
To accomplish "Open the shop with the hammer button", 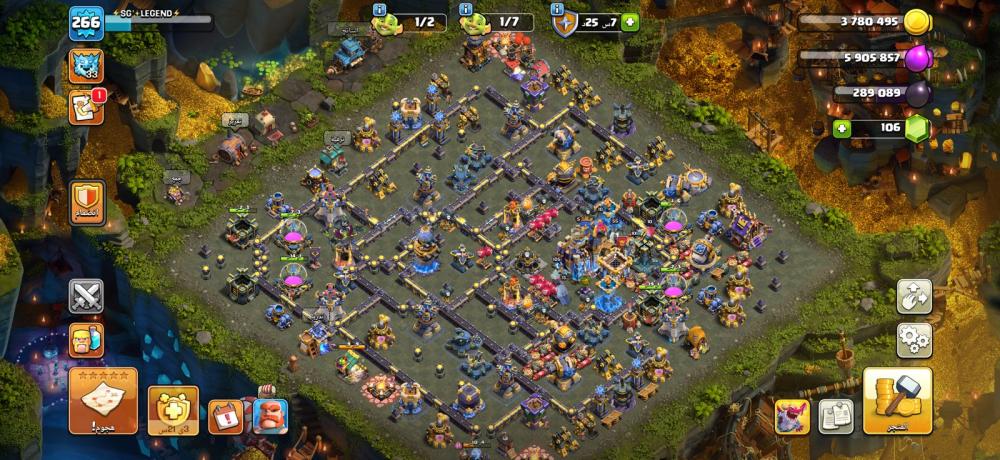I will [897, 400].
